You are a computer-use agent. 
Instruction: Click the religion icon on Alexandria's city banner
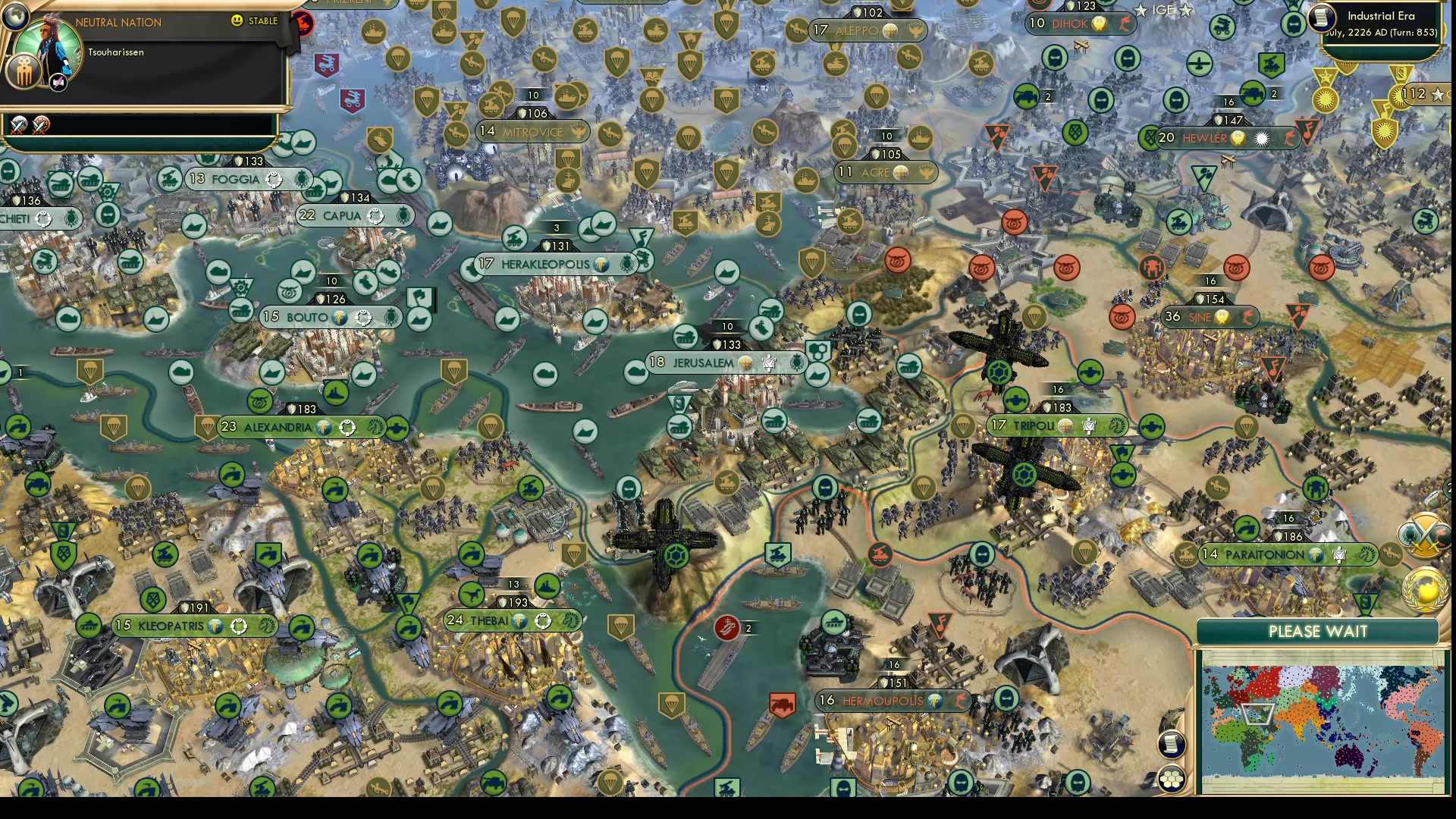coord(325,427)
